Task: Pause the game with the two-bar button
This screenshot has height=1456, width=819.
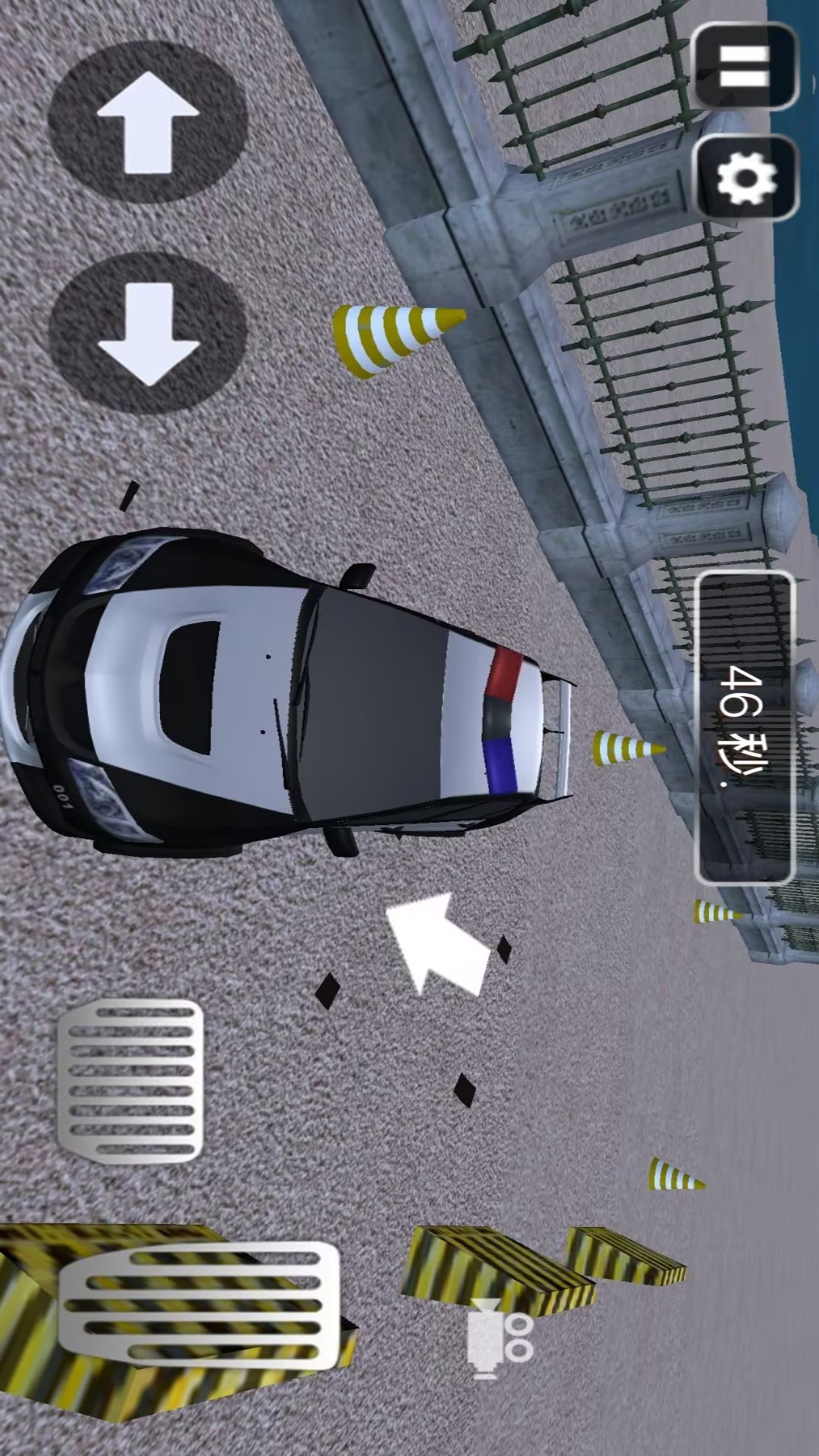Action: pos(745,67)
